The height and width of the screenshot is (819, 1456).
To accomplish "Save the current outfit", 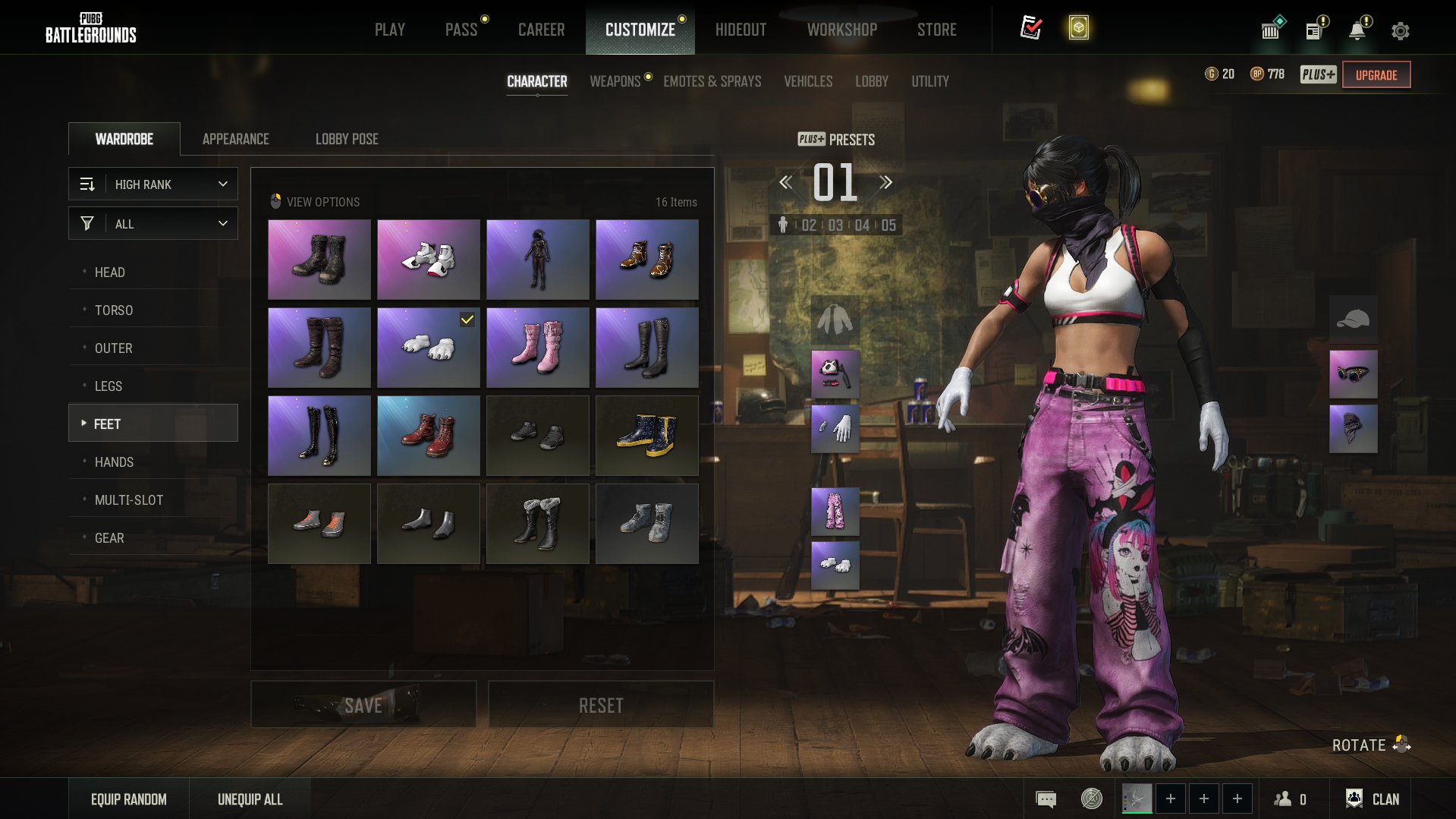I will [363, 705].
